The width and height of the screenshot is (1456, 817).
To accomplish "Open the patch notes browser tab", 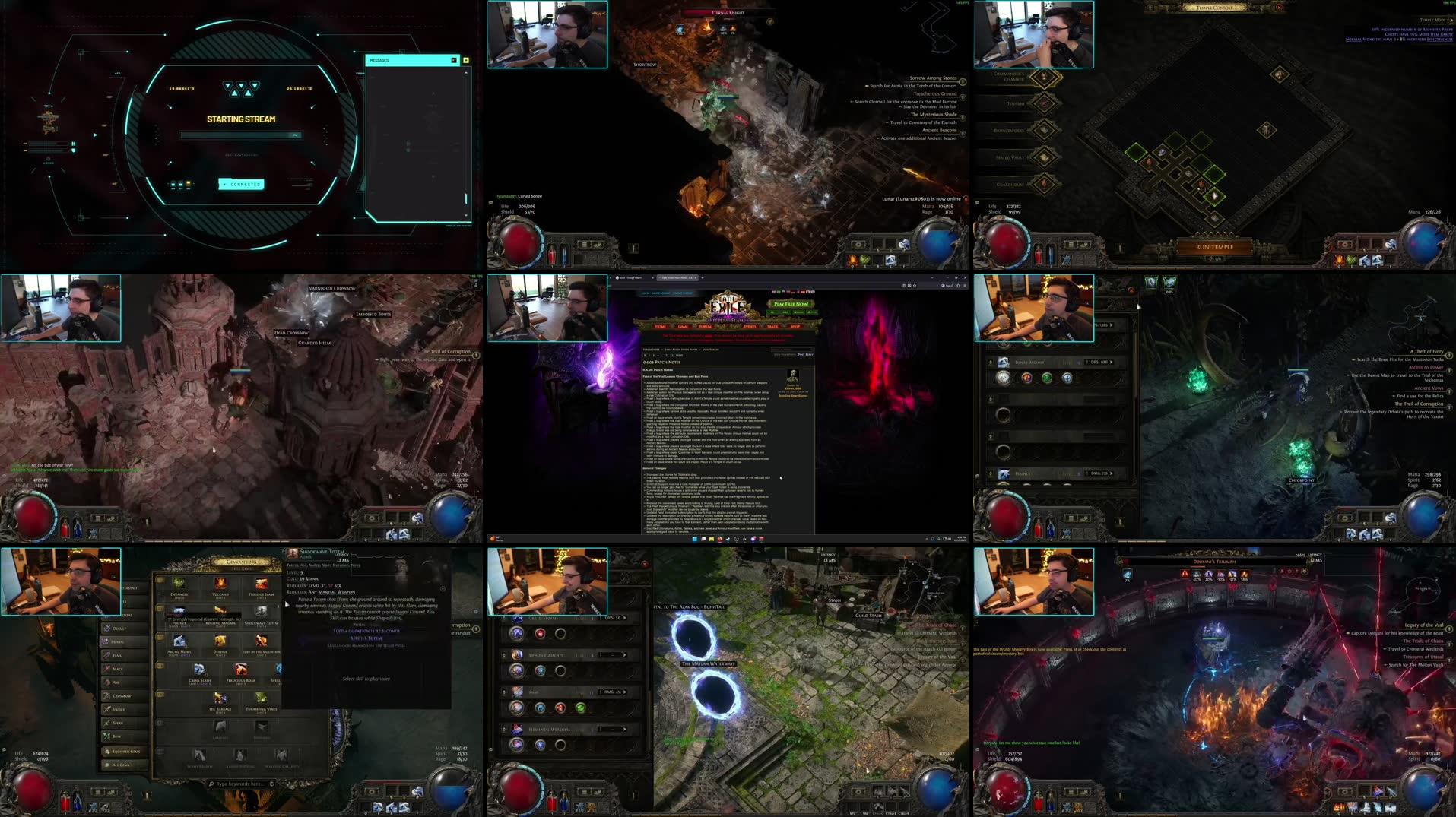I will (x=678, y=278).
